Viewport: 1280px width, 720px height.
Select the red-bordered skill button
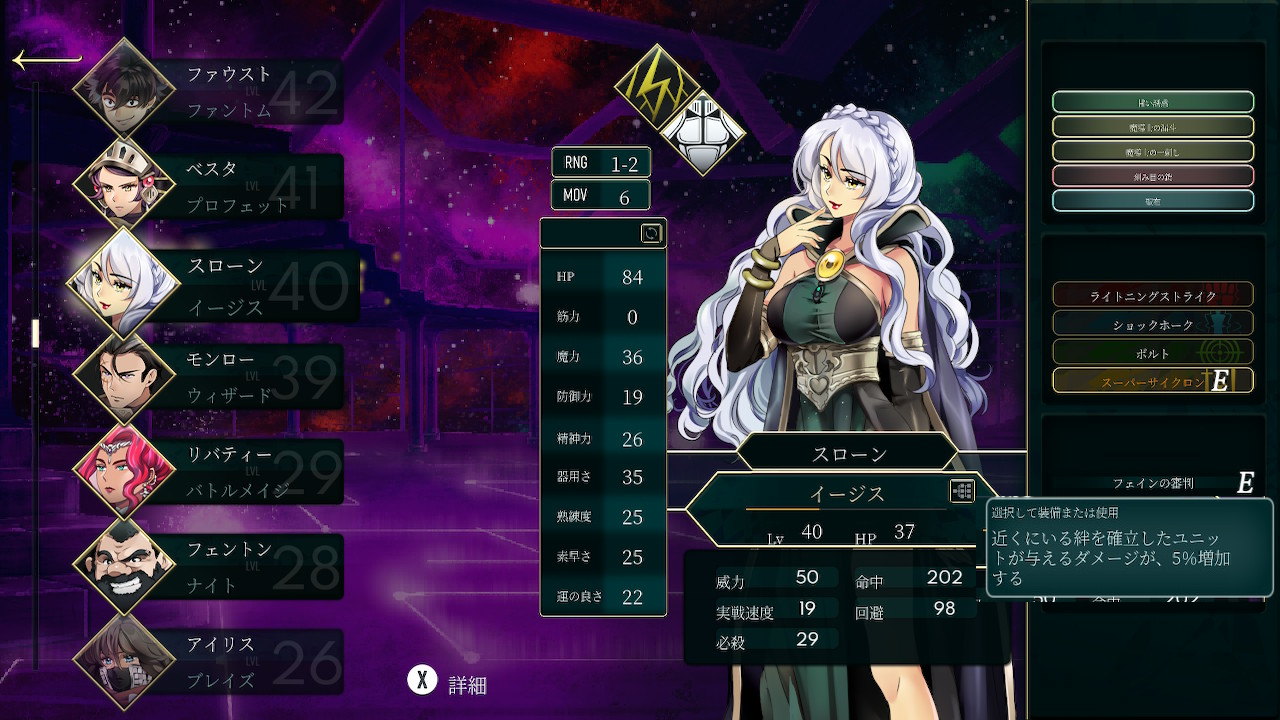tap(1152, 176)
